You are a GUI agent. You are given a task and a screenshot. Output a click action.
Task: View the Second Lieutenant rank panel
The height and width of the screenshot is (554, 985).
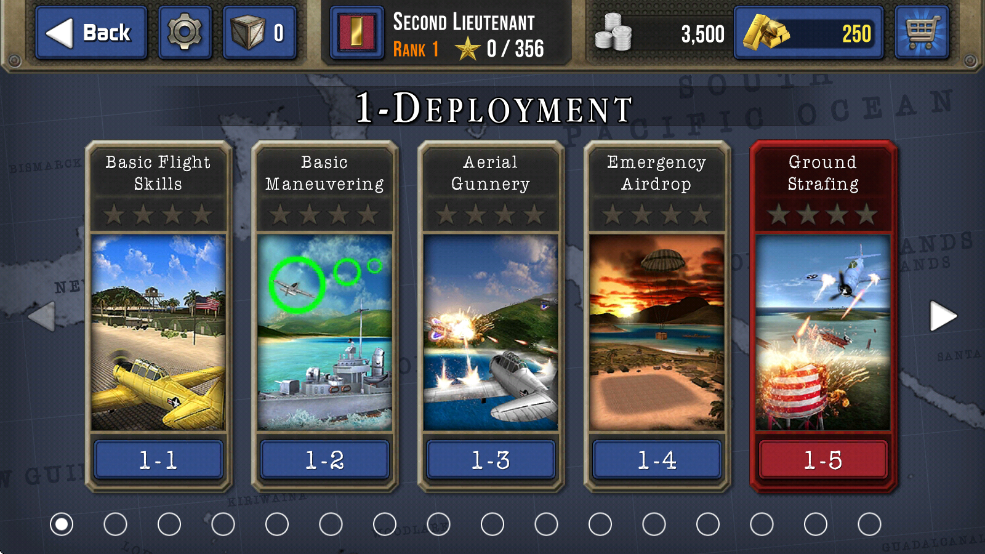(452, 35)
